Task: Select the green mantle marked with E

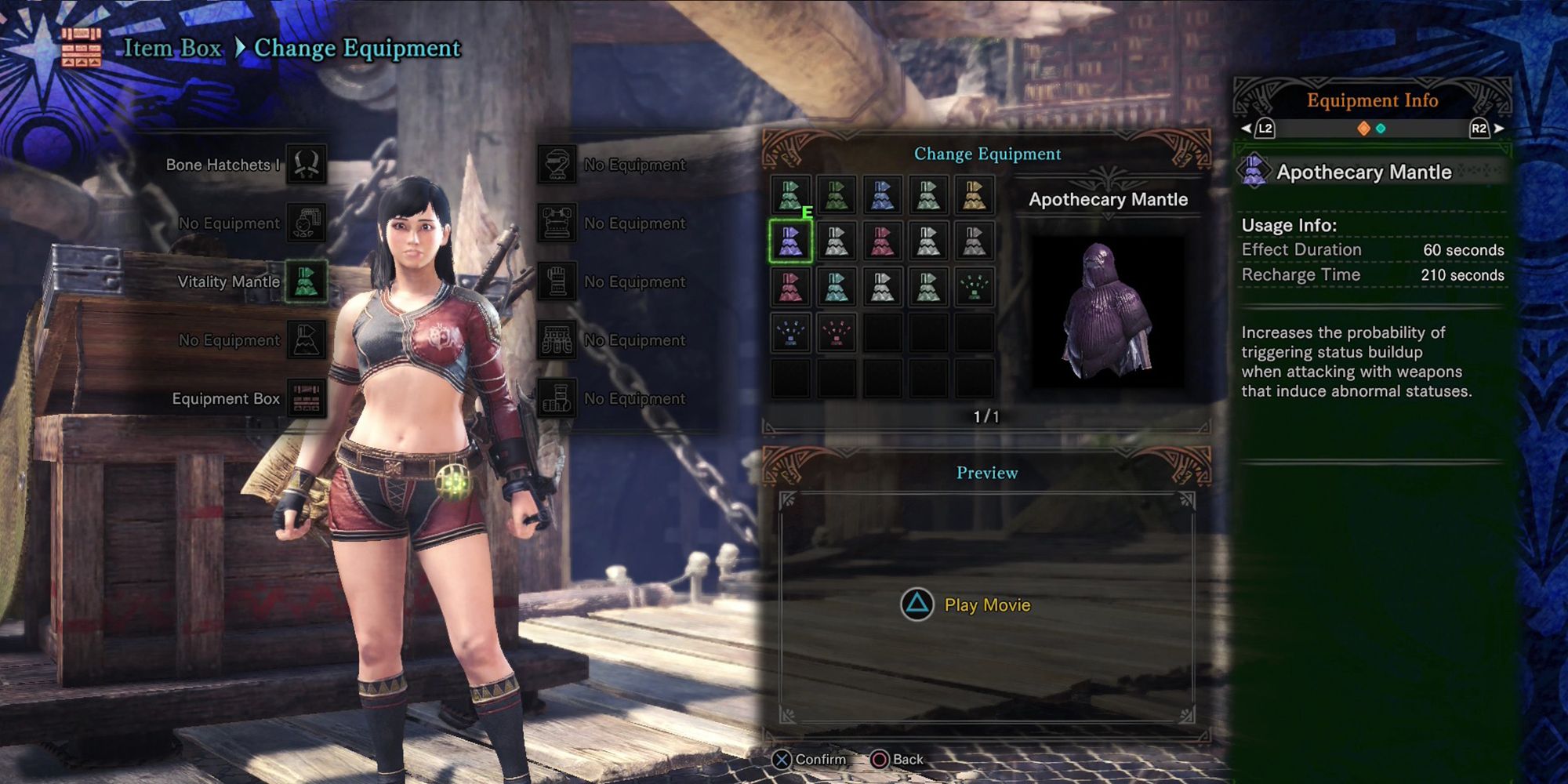Action: [x=790, y=196]
